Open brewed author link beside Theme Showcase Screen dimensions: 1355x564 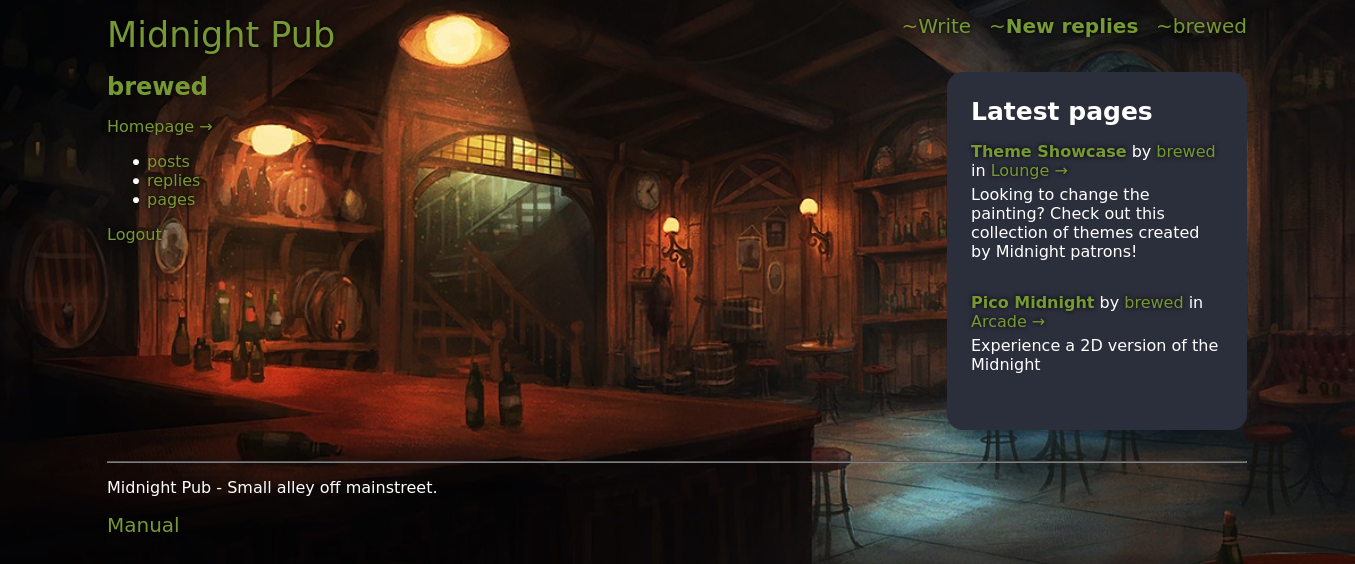tap(1185, 151)
